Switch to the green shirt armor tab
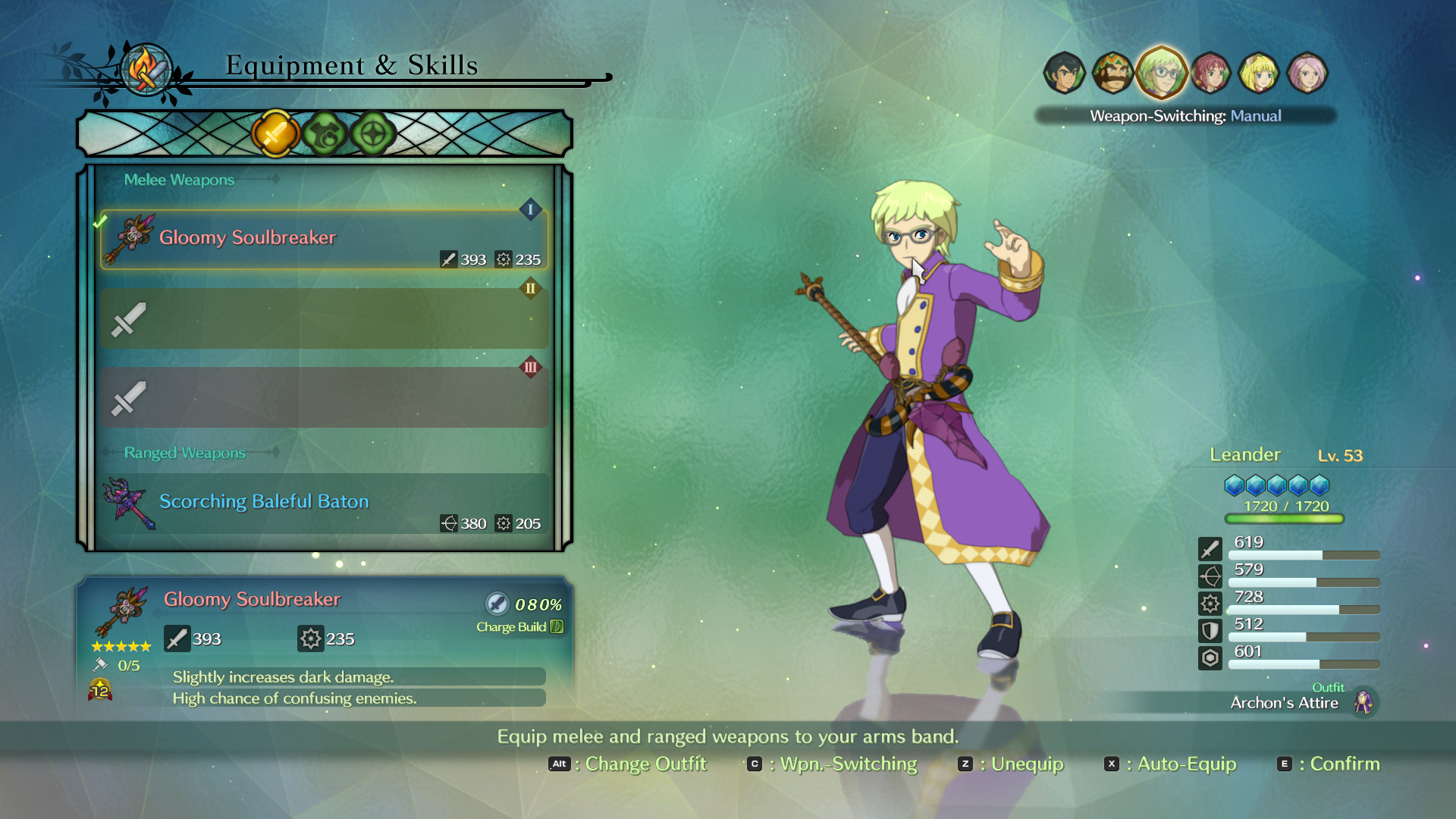 325,134
